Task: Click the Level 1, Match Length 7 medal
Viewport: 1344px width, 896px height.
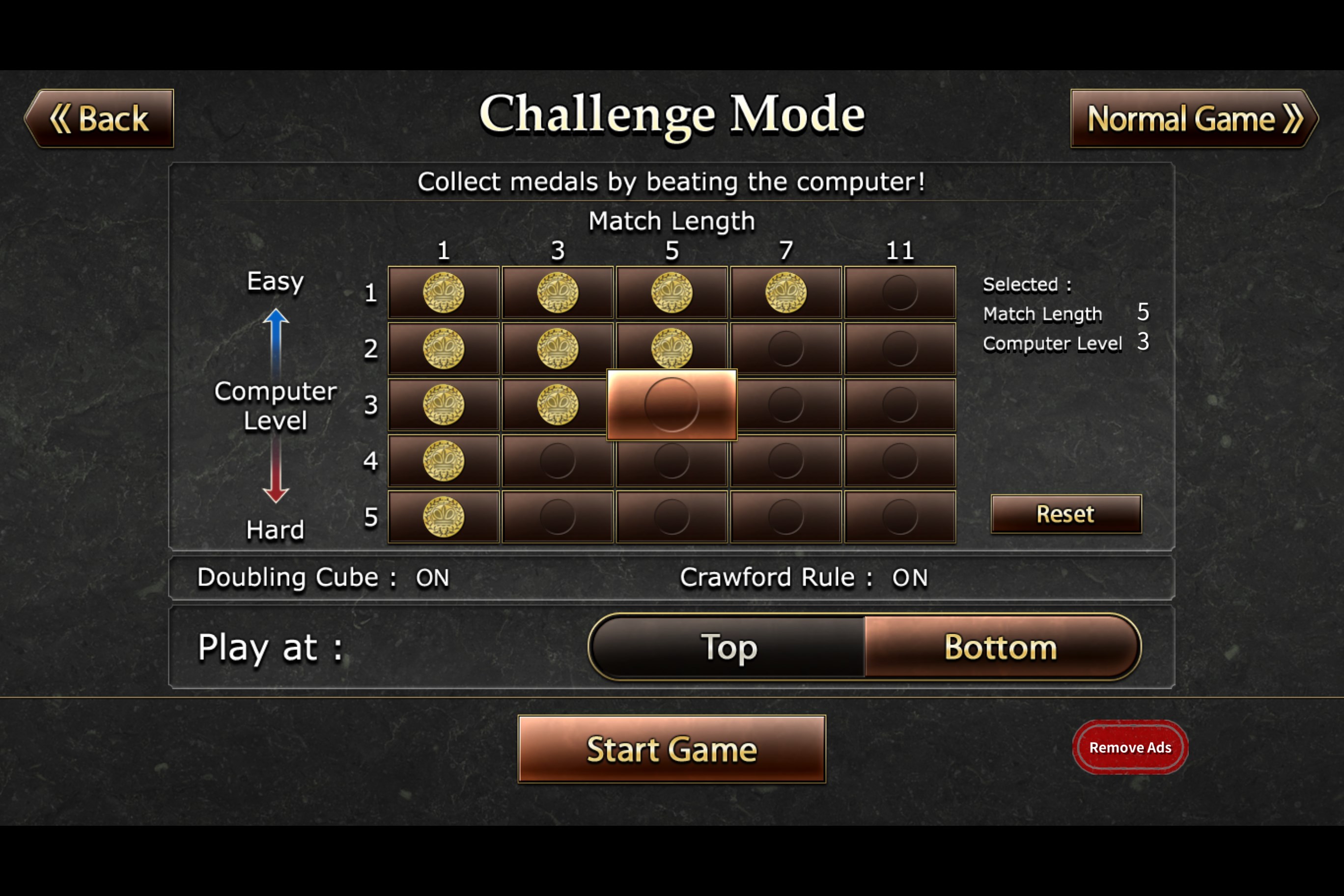Action: click(x=785, y=293)
